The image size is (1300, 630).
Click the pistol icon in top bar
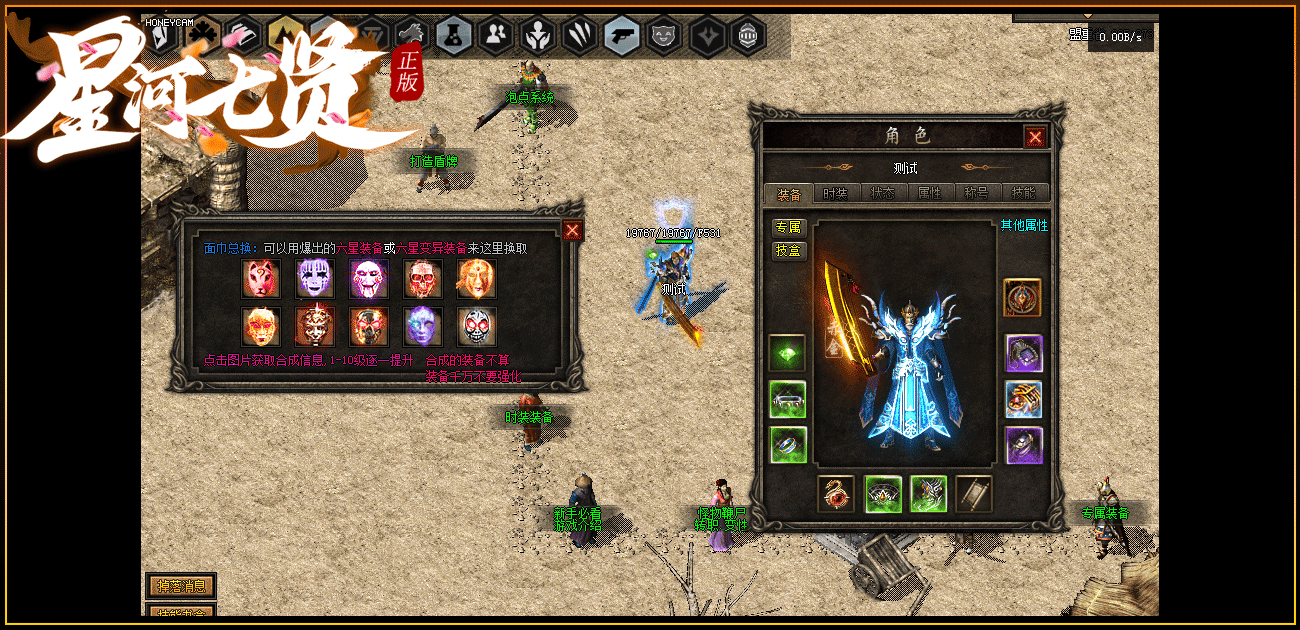pyautogui.click(x=622, y=36)
